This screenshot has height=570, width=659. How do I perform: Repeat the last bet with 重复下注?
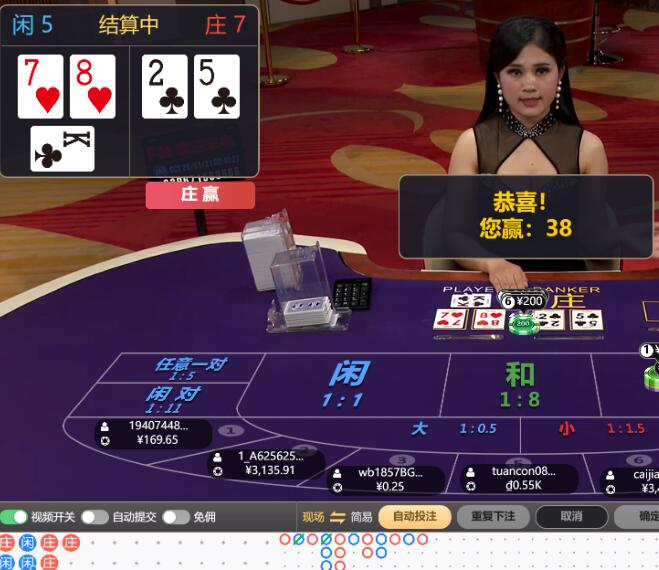click(493, 517)
